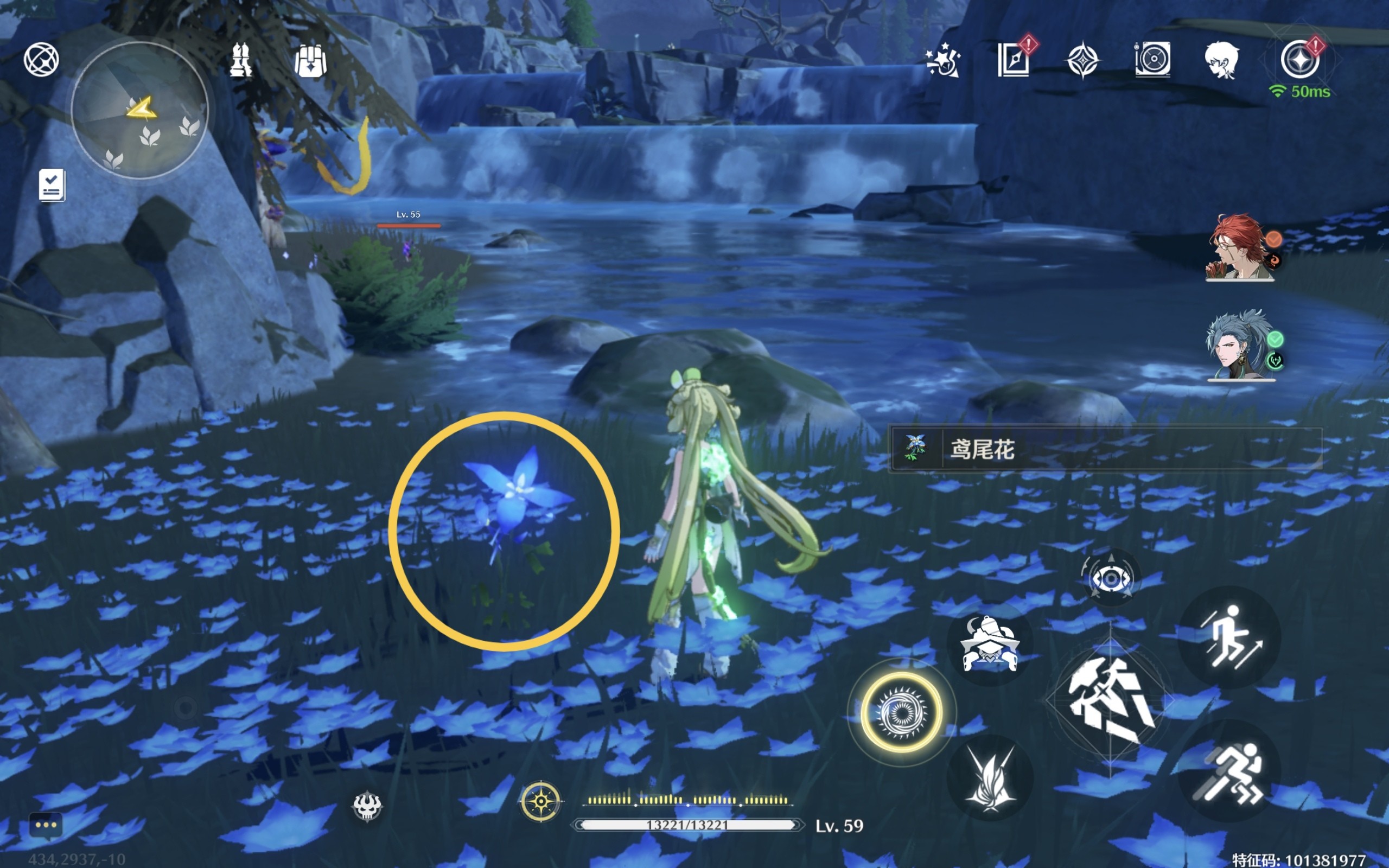Switch to the blue-haired character
Image resolution: width=1389 pixels, height=868 pixels.
coord(1240,346)
